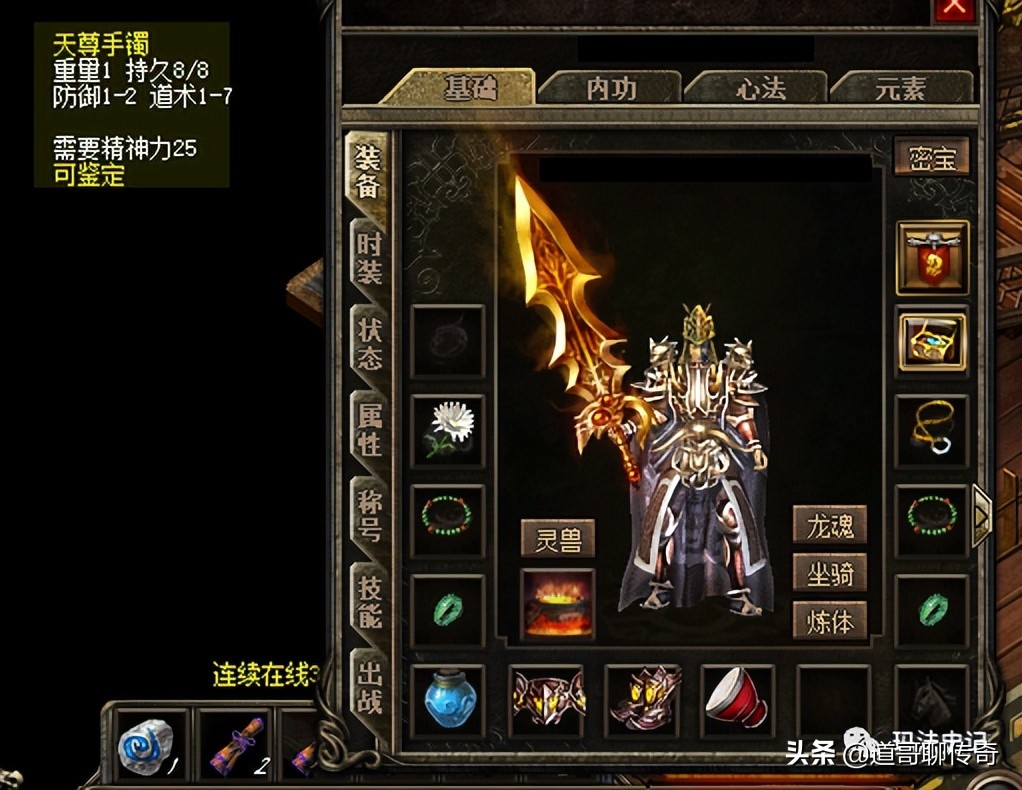Image resolution: width=1022 pixels, height=790 pixels.
Task: Activate the 炼体 button
Action: 829,620
